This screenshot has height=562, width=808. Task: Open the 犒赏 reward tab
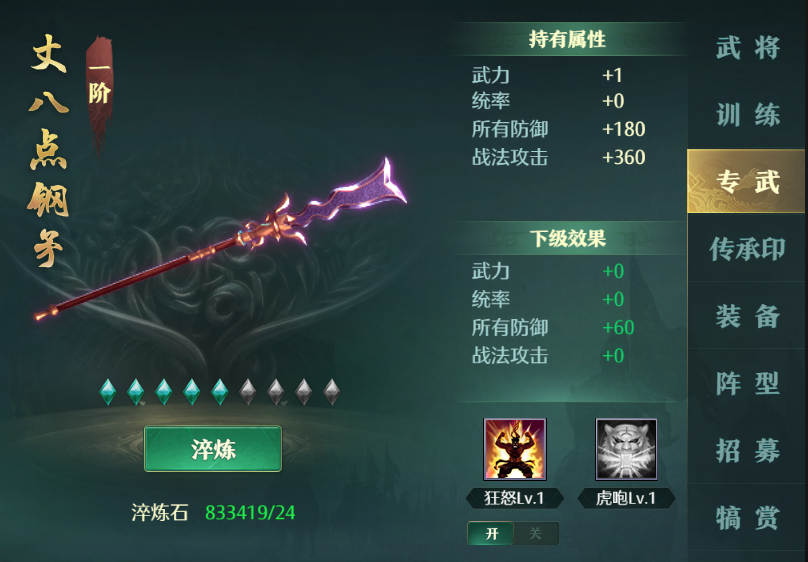coord(747,517)
